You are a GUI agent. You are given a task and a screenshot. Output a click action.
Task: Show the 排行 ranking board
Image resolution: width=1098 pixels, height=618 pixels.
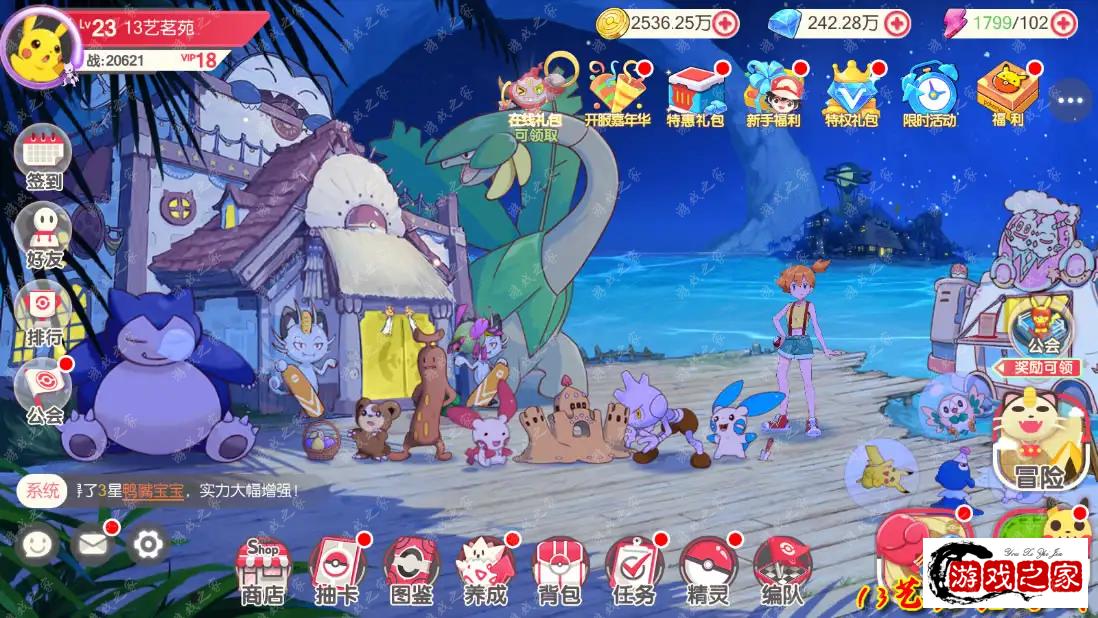click(43, 312)
